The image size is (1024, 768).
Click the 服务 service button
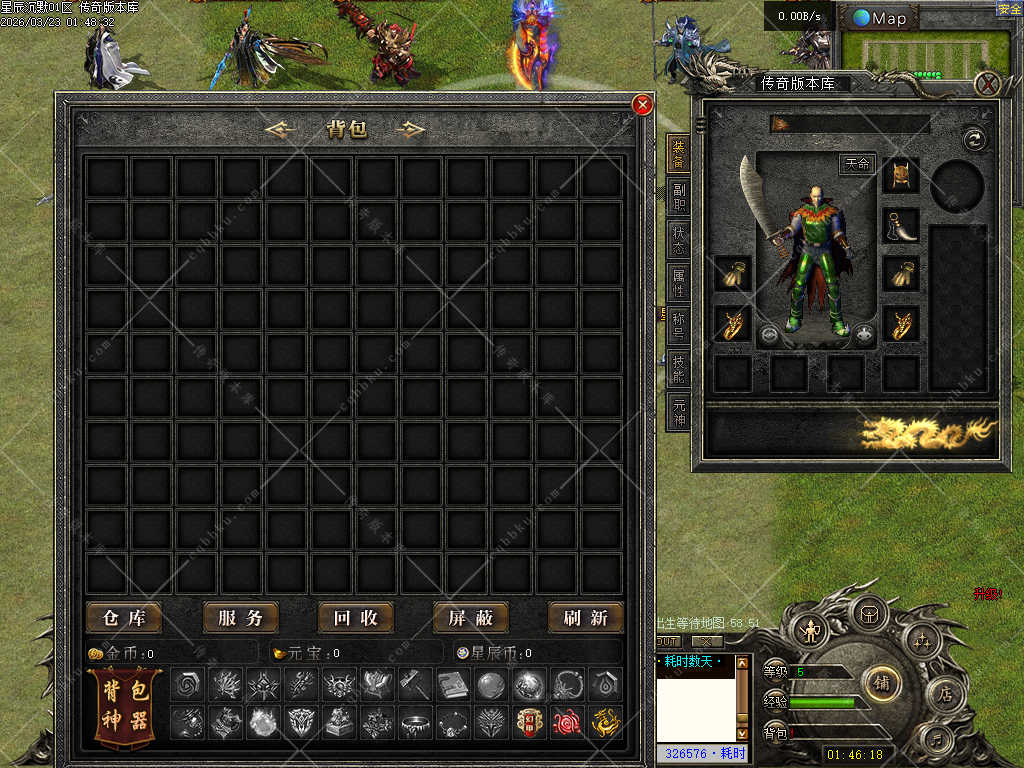[240, 618]
